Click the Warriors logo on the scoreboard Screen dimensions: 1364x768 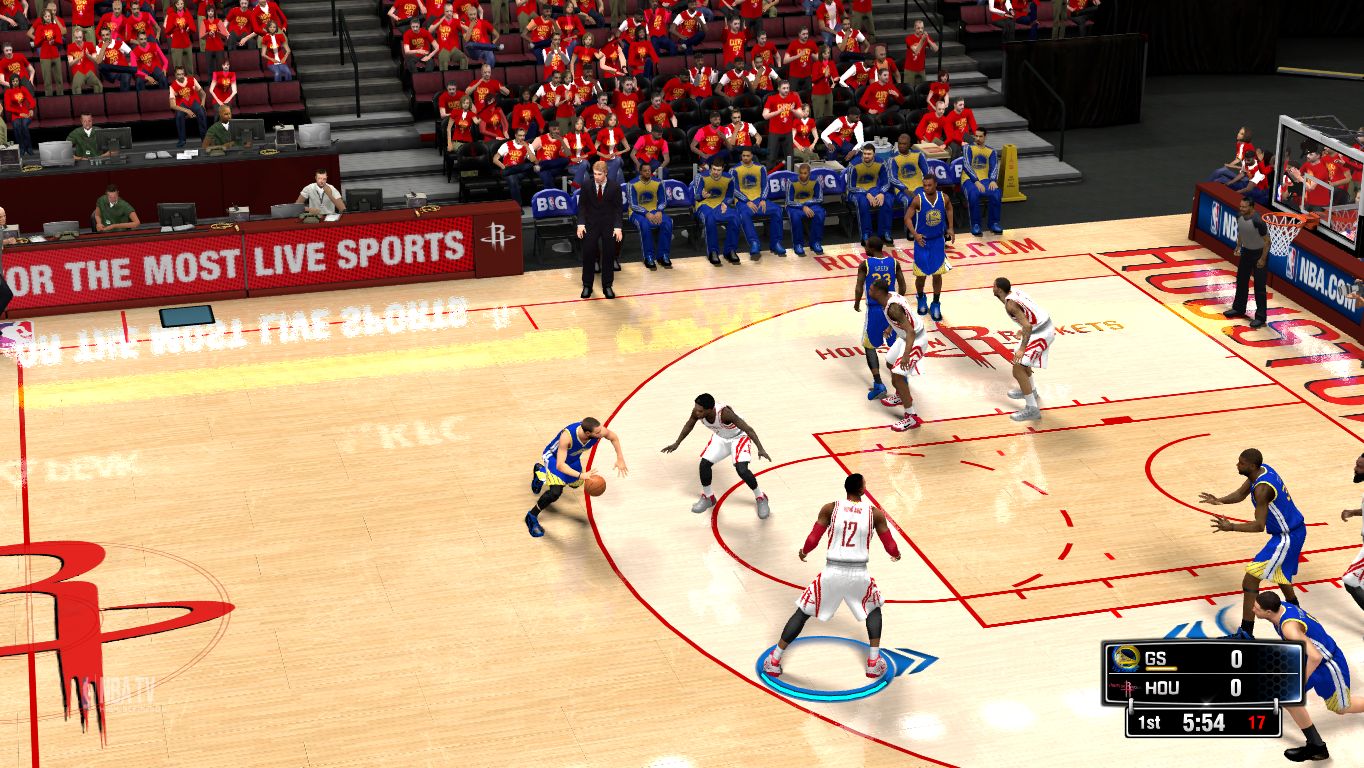(x=1126, y=658)
